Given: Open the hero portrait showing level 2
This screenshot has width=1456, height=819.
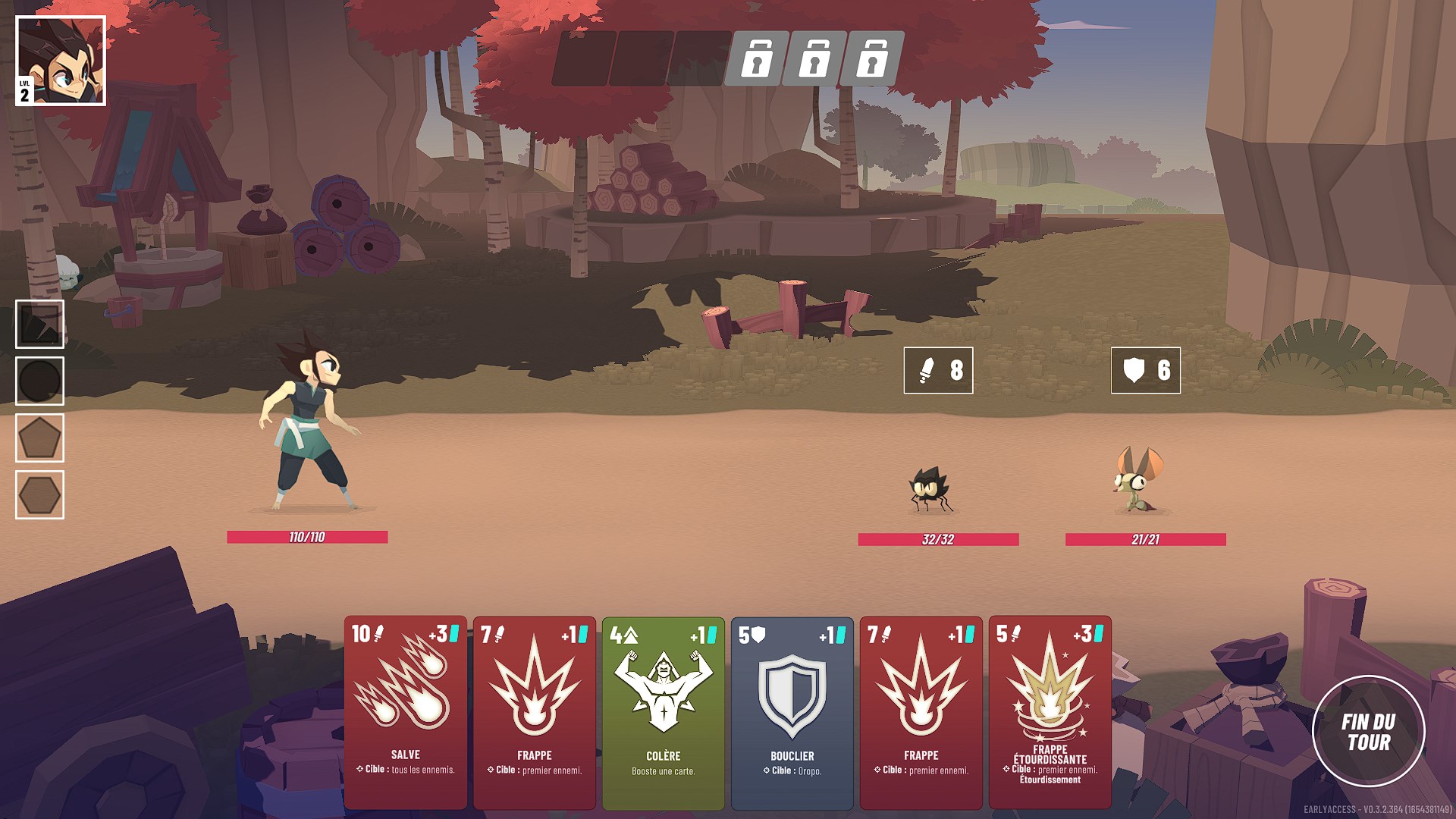Looking at the screenshot, I should [x=61, y=61].
